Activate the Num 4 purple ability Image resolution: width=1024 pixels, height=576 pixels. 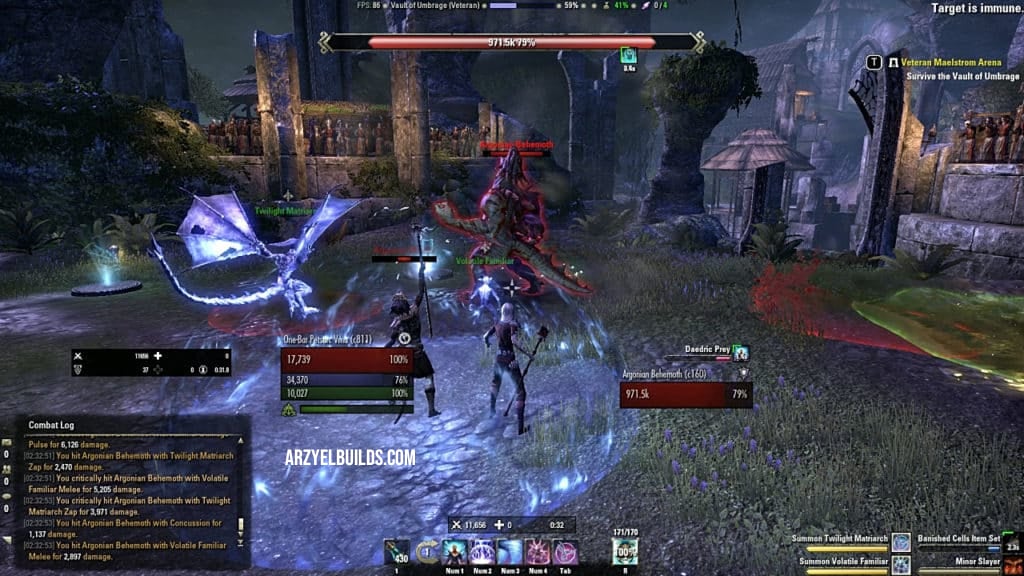(539, 551)
